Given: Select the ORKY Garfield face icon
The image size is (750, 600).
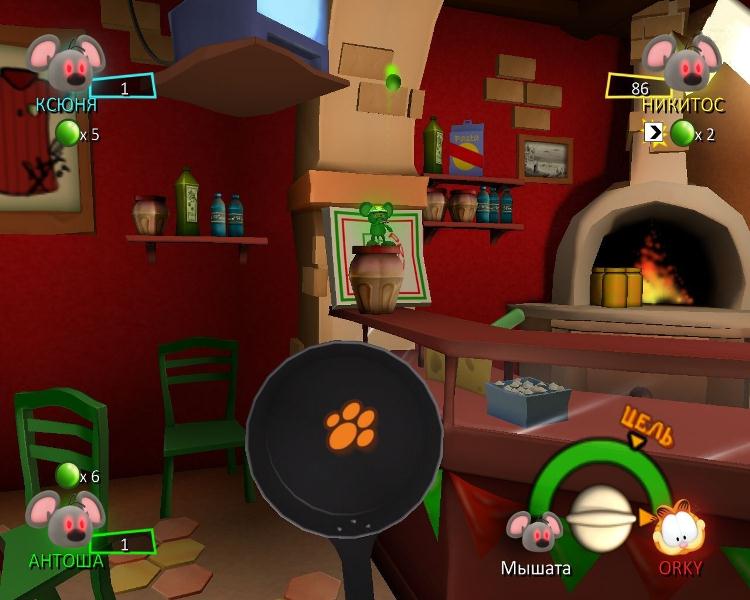Looking at the screenshot, I should 679,528.
